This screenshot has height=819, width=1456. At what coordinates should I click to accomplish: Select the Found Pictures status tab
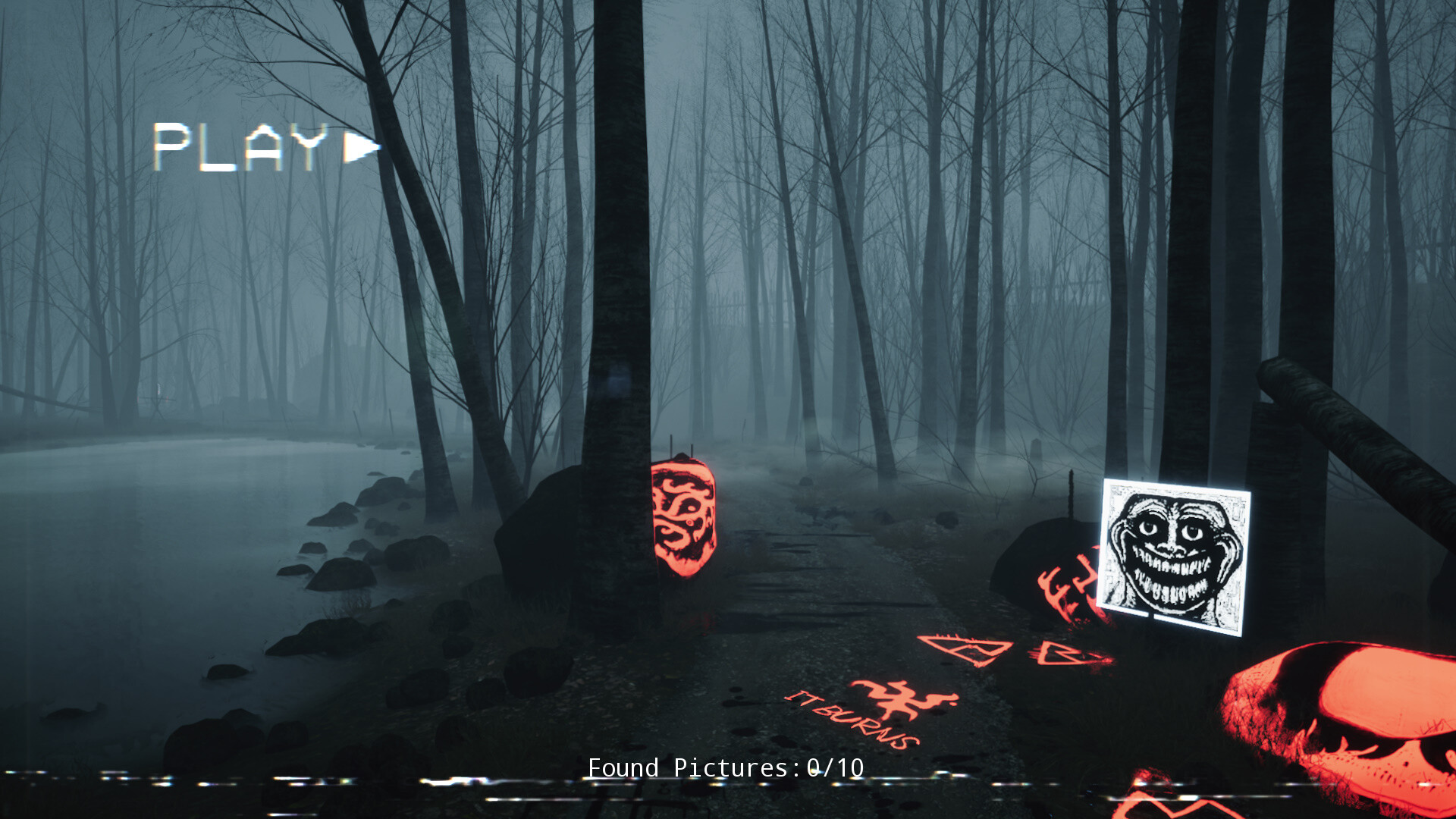pyautogui.click(x=724, y=767)
